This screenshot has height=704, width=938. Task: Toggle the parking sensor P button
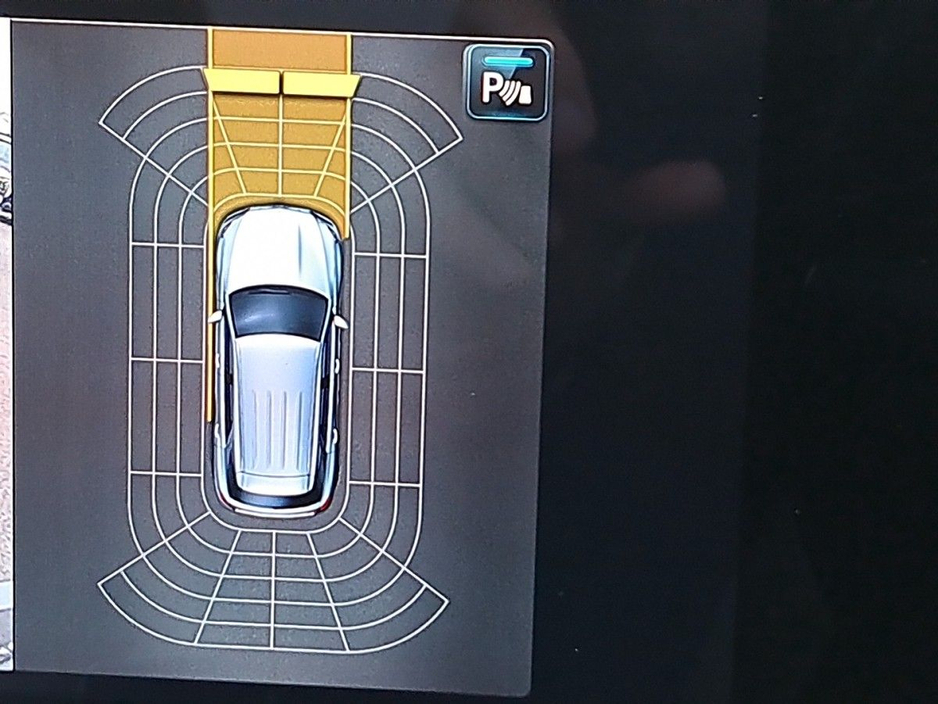click(x=507, y=84)
